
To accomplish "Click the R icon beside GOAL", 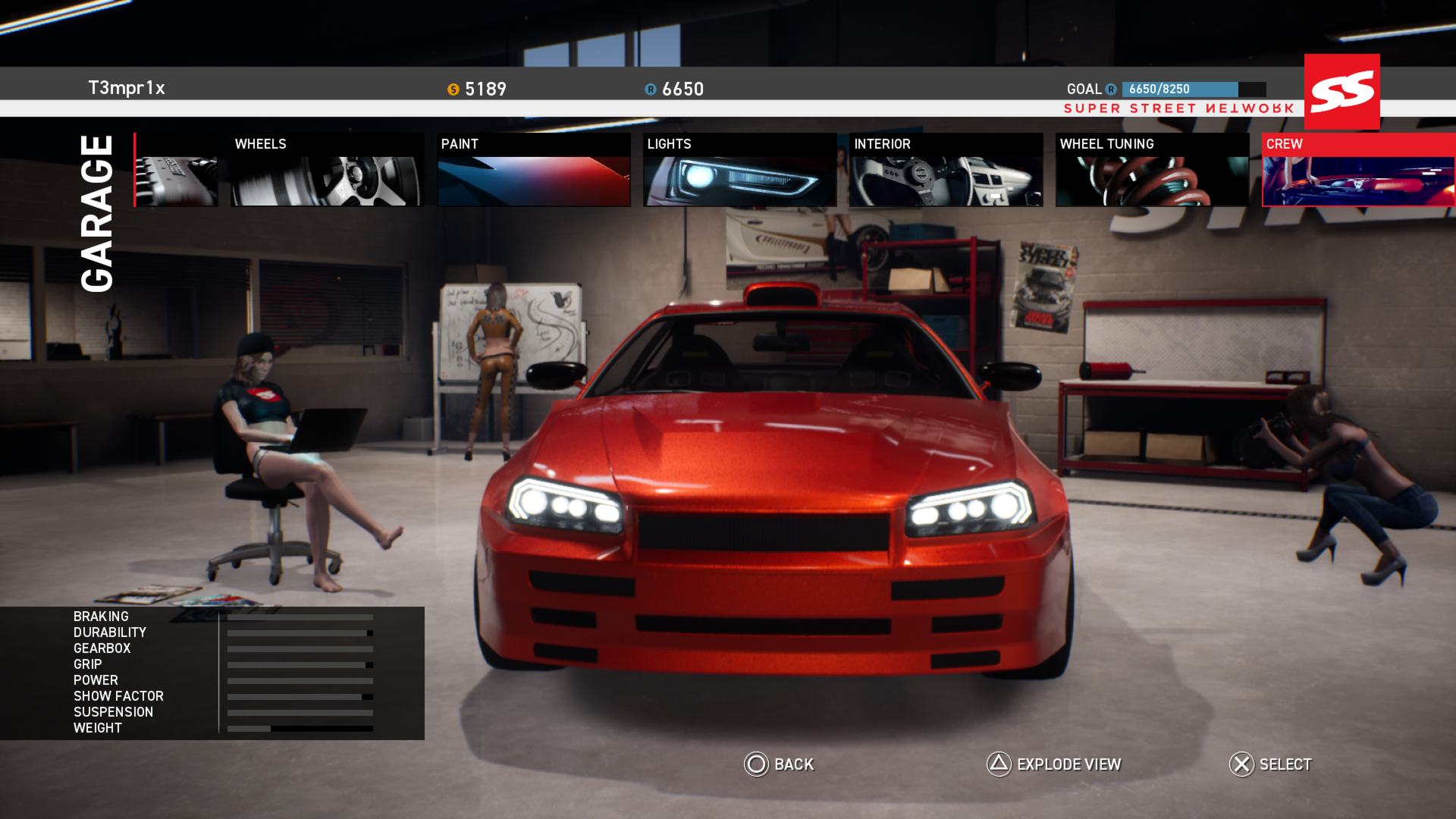I will [x=1110, y=89].
